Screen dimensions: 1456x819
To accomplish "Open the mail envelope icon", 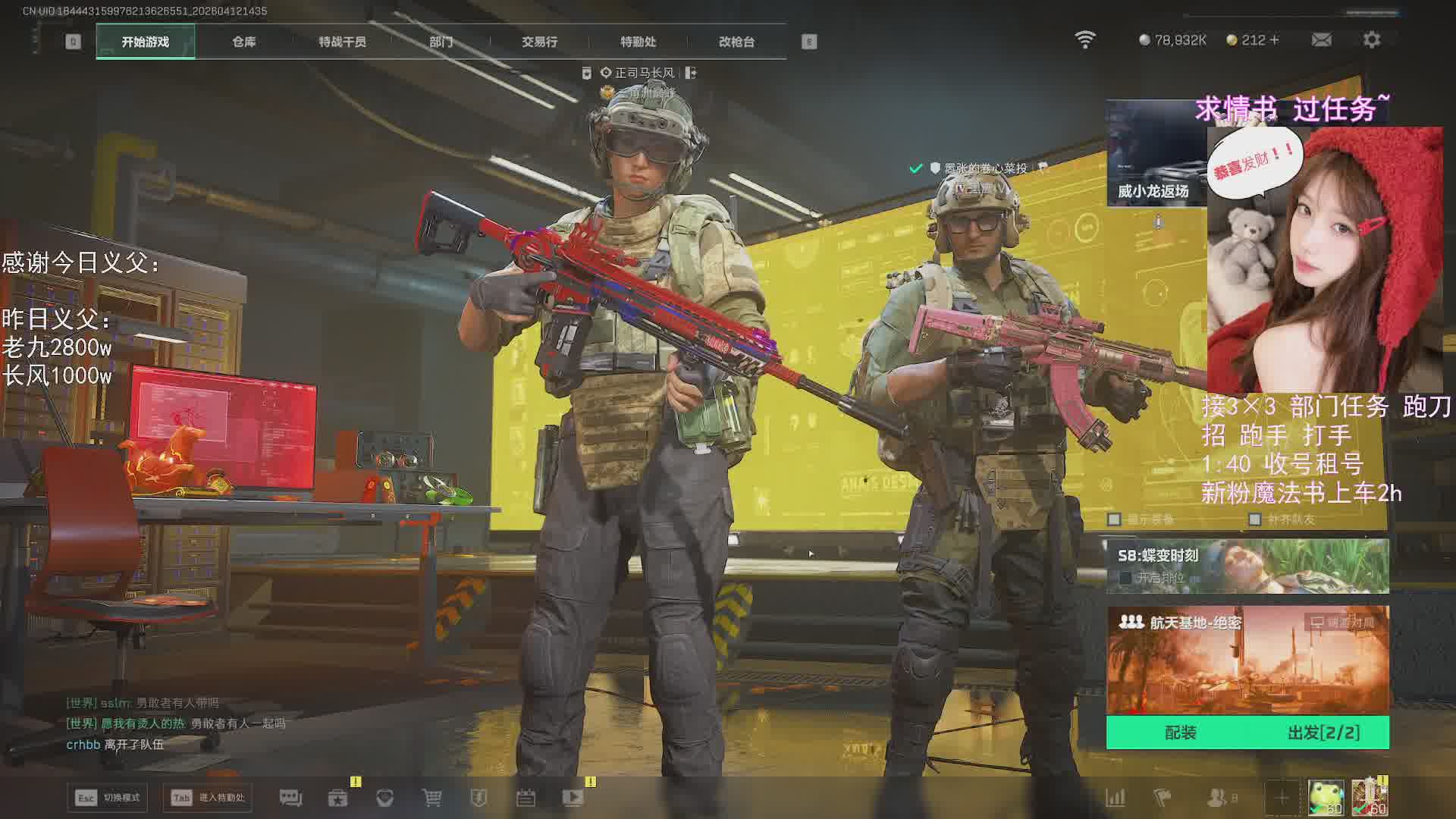I will click(1321, 40).
